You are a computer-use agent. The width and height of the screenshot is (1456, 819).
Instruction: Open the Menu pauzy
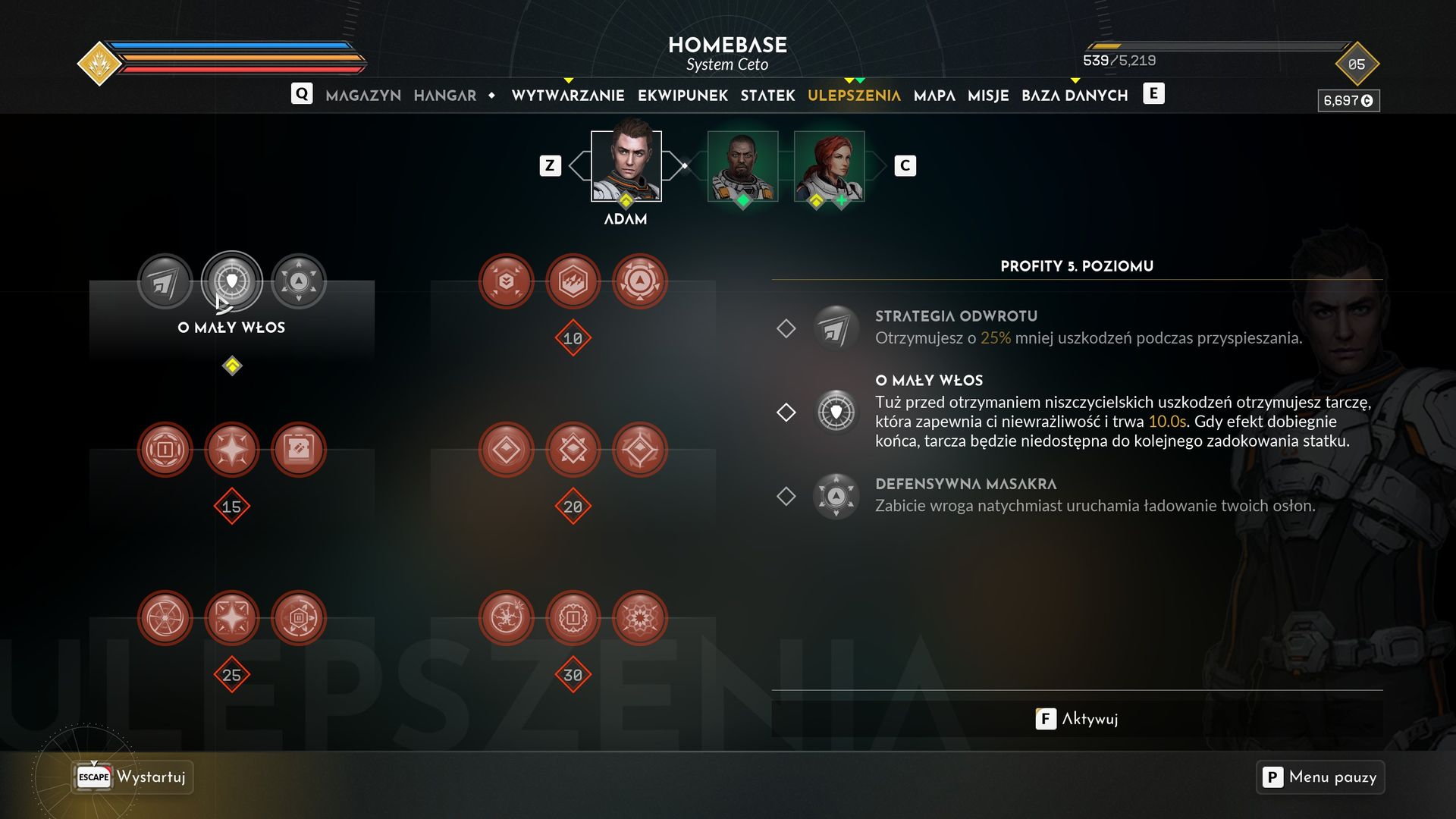tap(1320, 777)
